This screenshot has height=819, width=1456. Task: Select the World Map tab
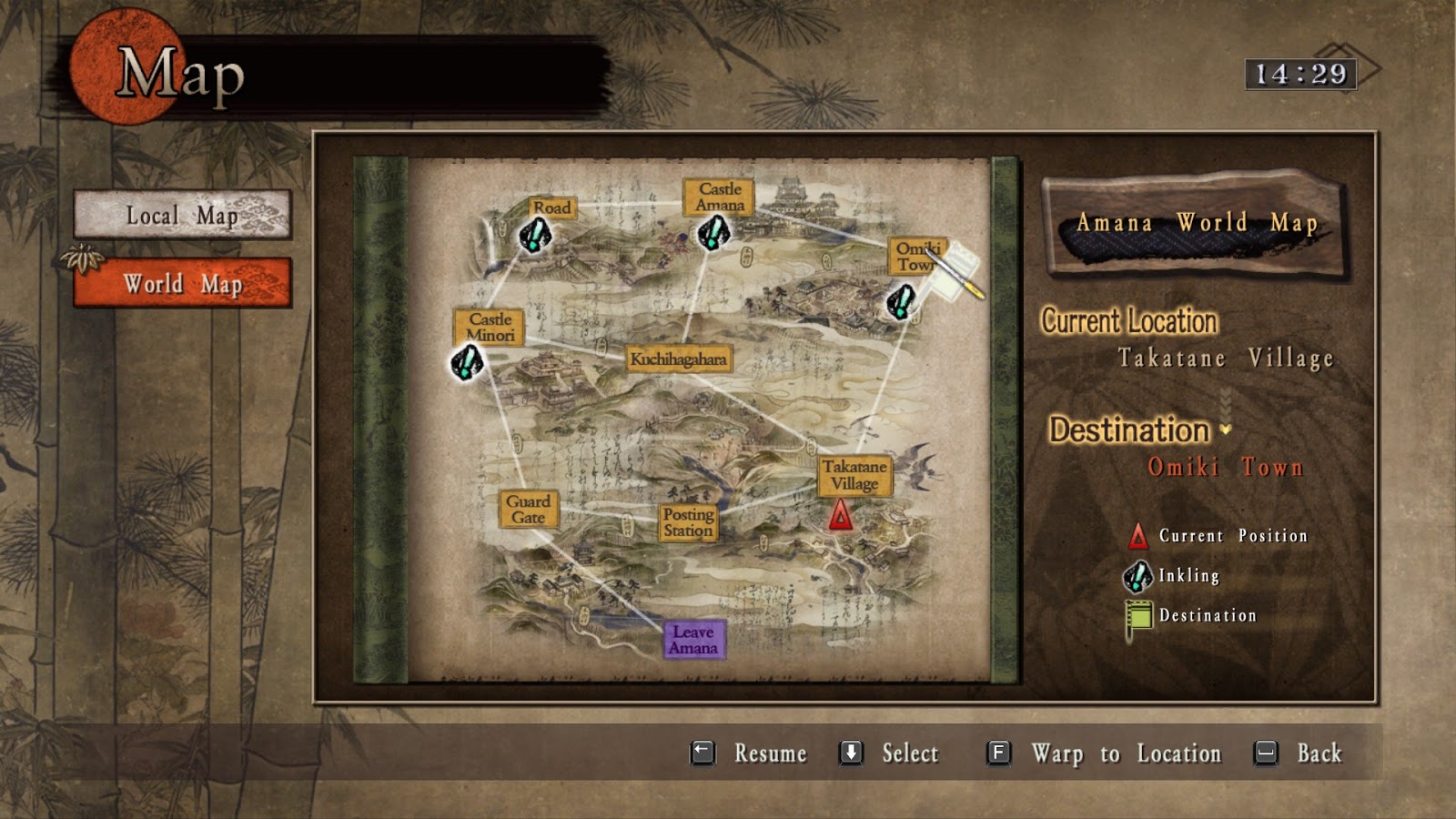click(180, 282)
